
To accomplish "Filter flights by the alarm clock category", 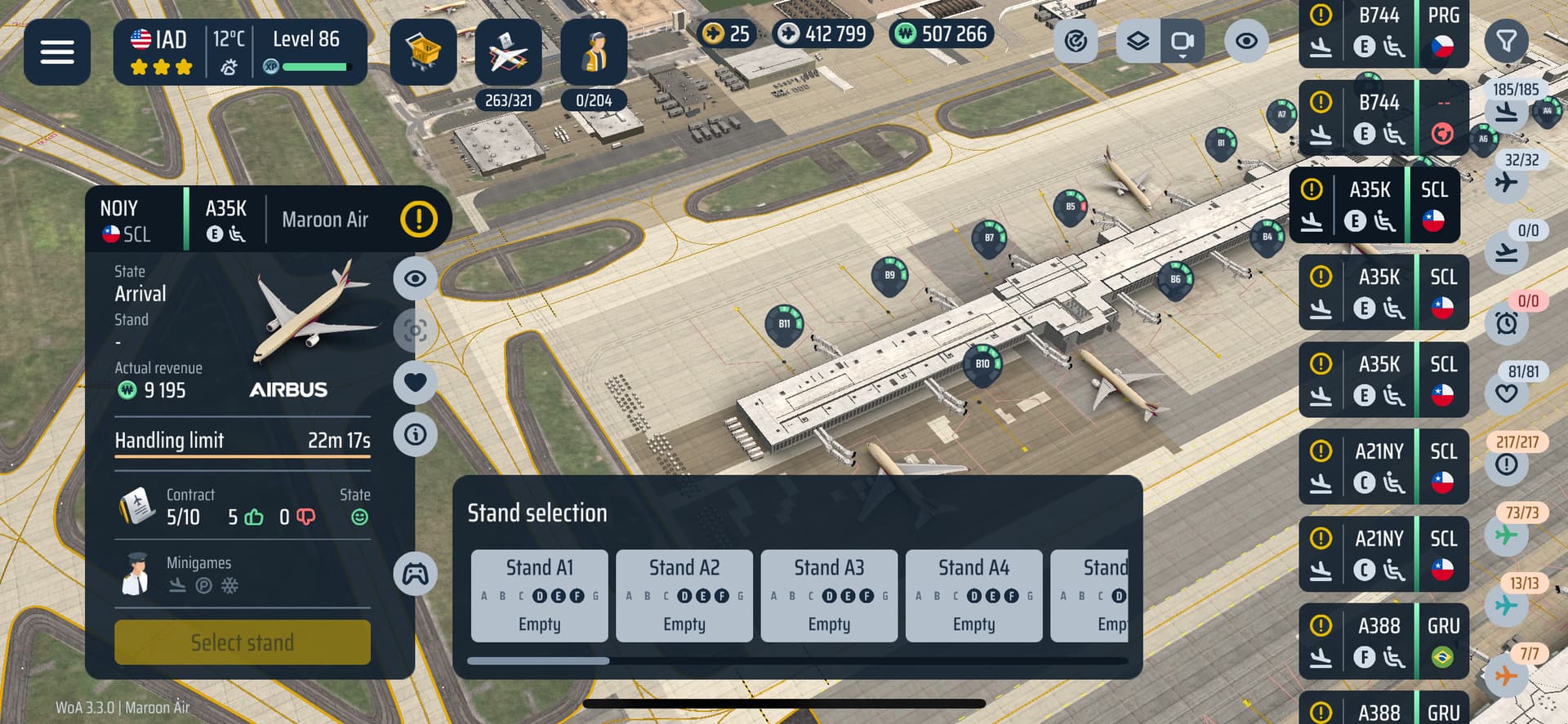I will [1507, 322].
